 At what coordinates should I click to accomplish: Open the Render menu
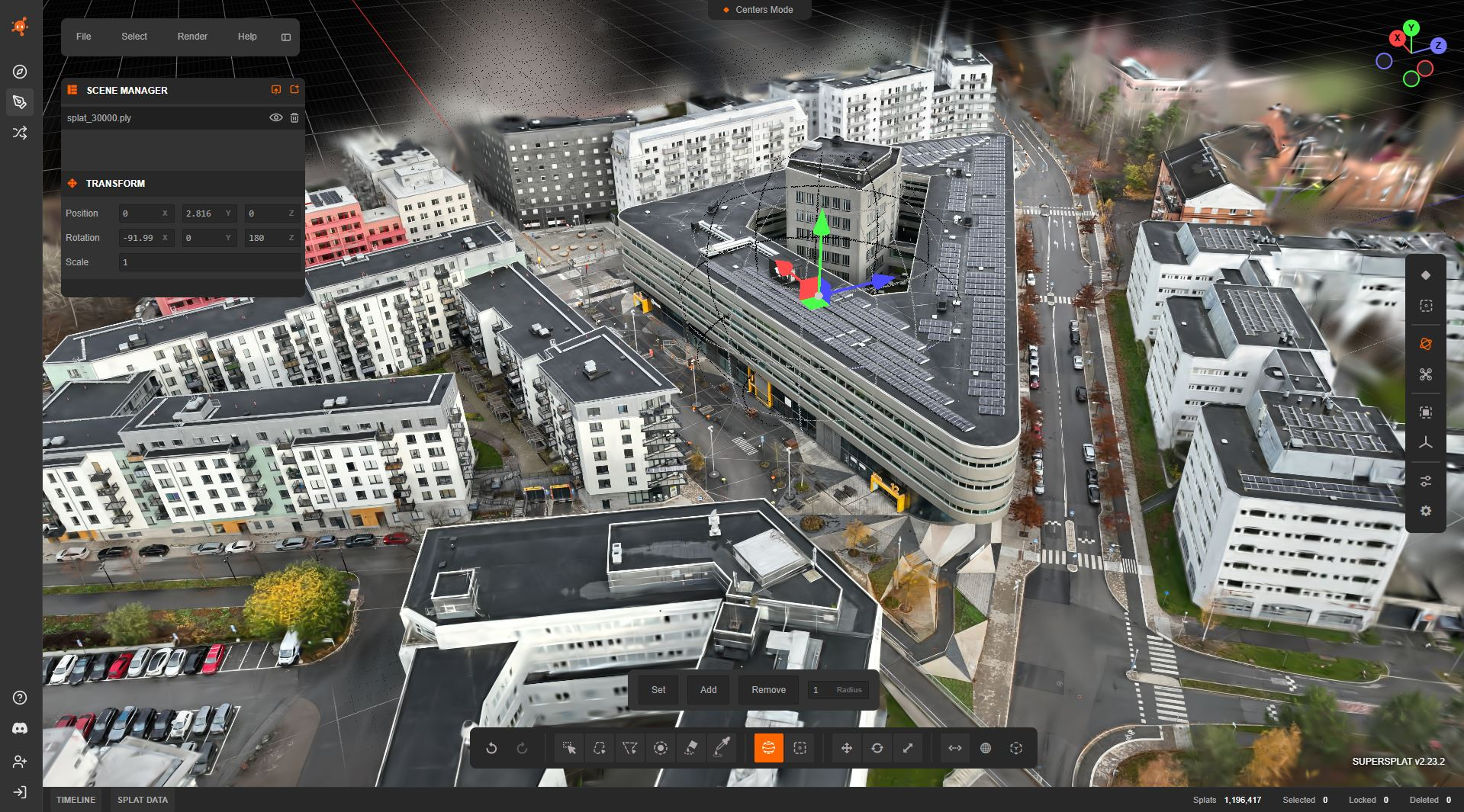click(192, 37)
